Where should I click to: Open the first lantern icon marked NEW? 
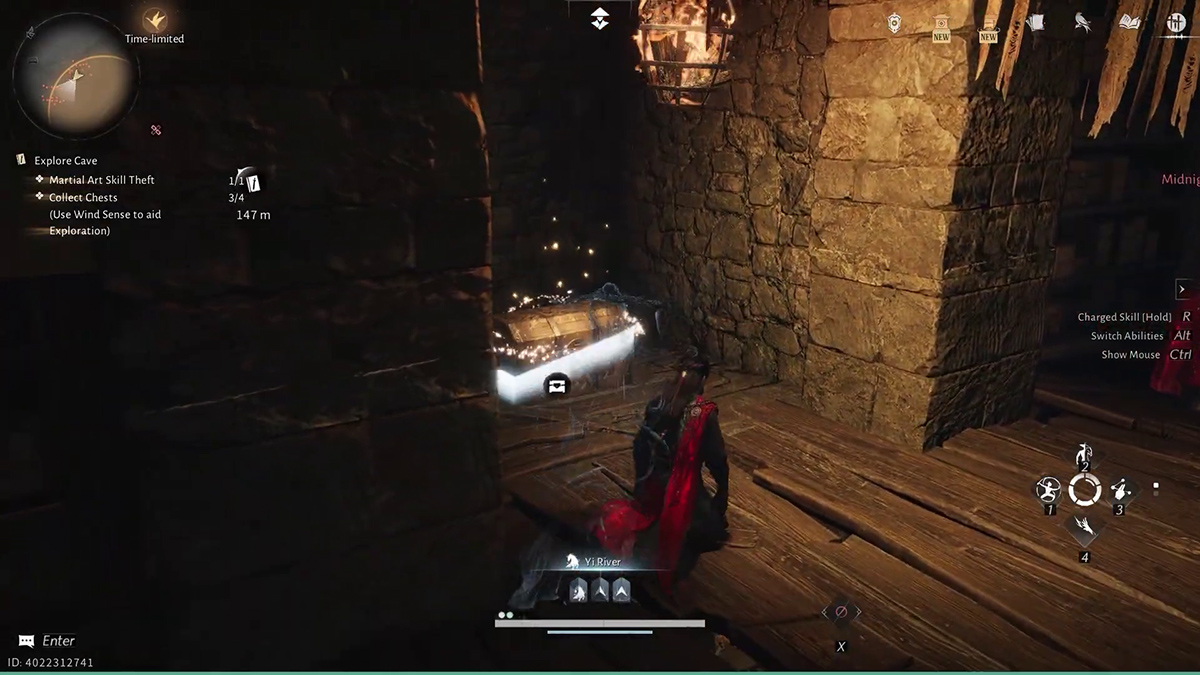pyautogui.click(x=941, y=25)
